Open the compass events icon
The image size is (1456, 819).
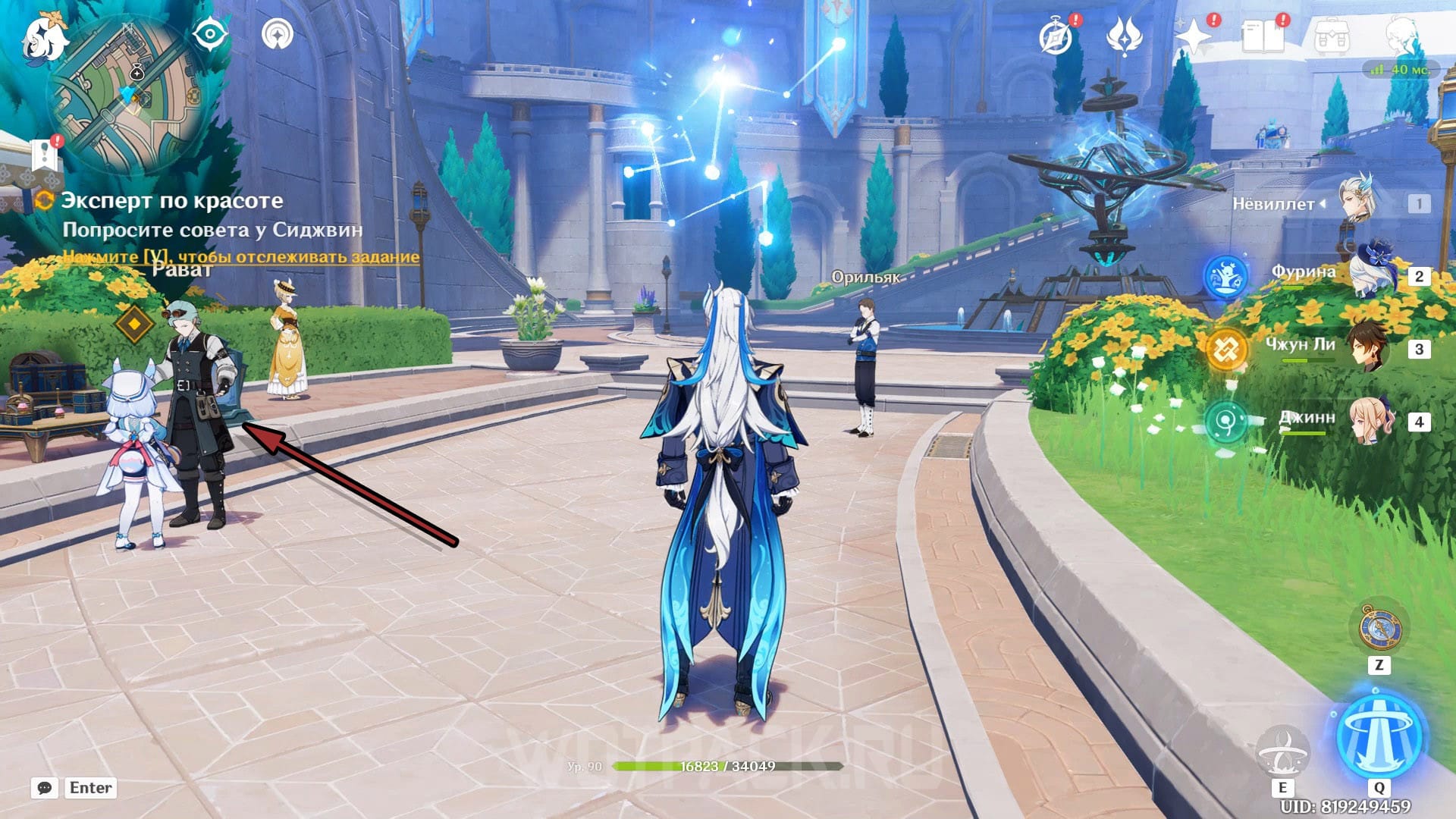(x=1056, y=36)
